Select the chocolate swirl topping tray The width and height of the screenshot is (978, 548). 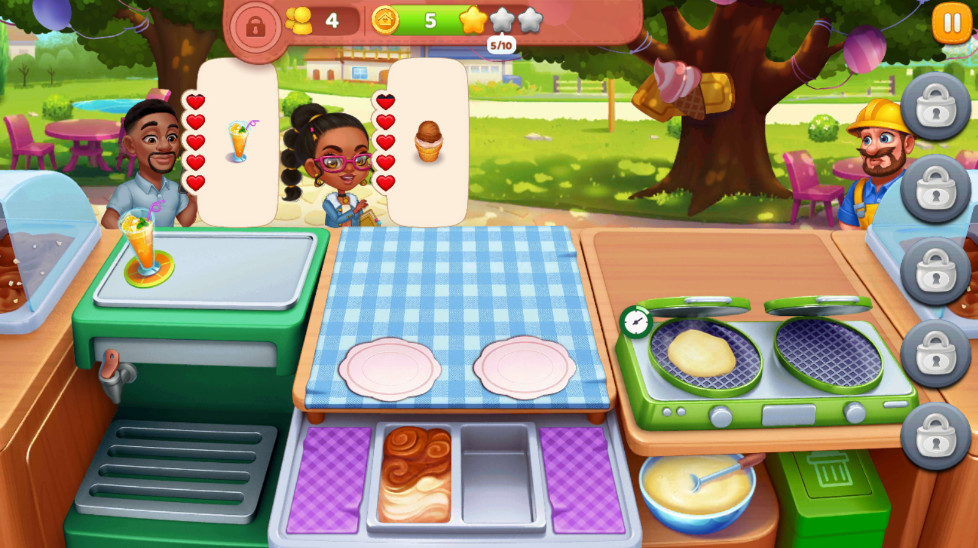414,472
